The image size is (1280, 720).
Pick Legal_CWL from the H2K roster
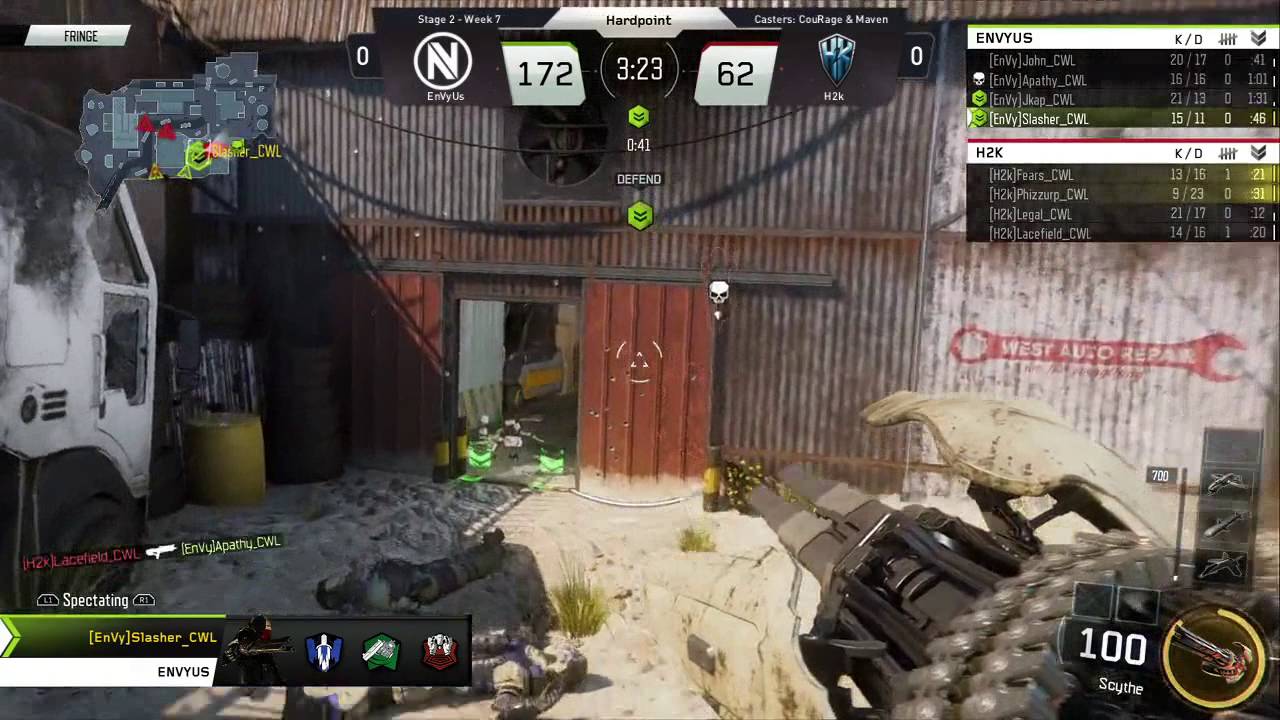click(1120, 214)
